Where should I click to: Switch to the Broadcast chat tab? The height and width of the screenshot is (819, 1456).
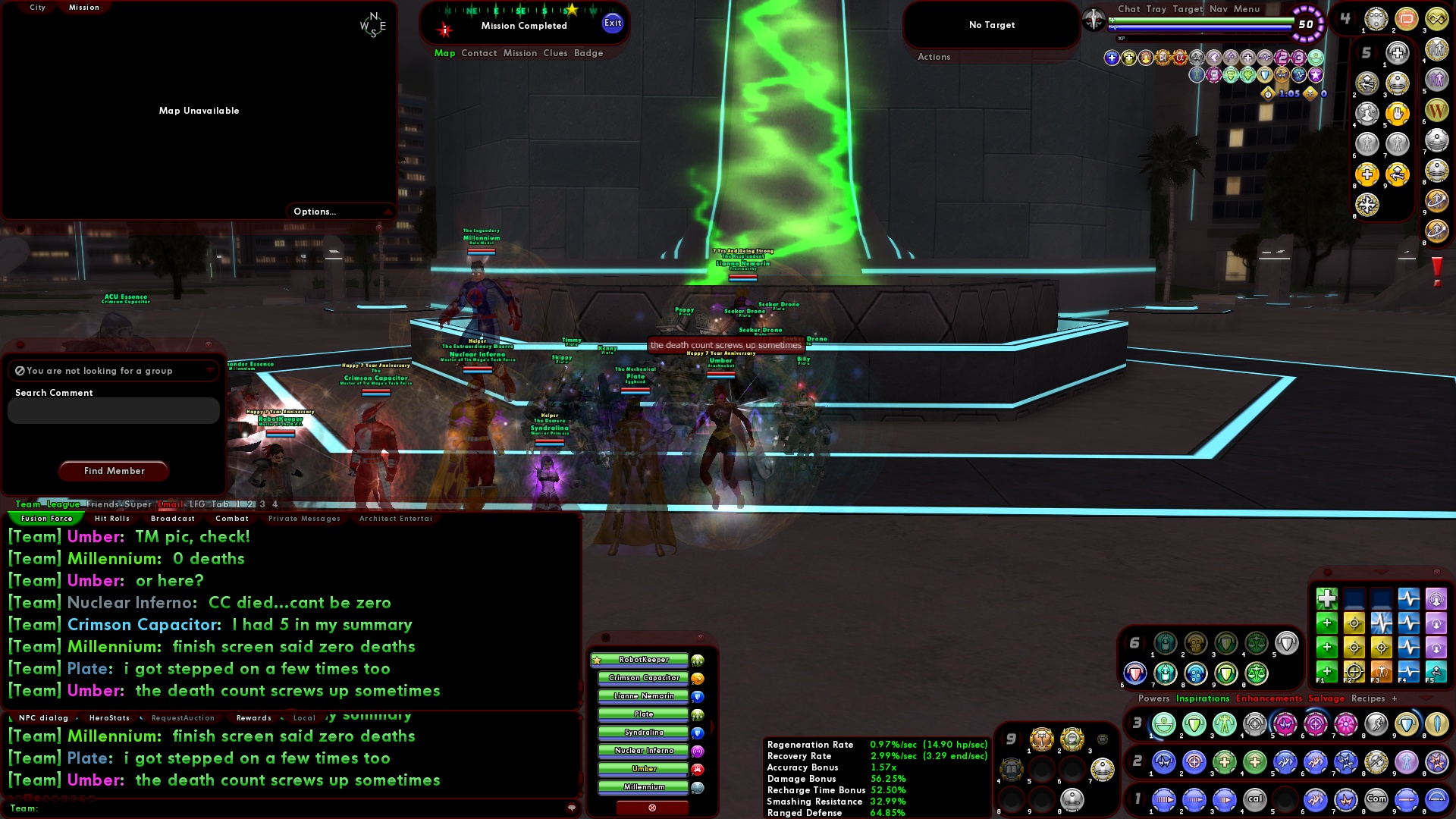172,519
